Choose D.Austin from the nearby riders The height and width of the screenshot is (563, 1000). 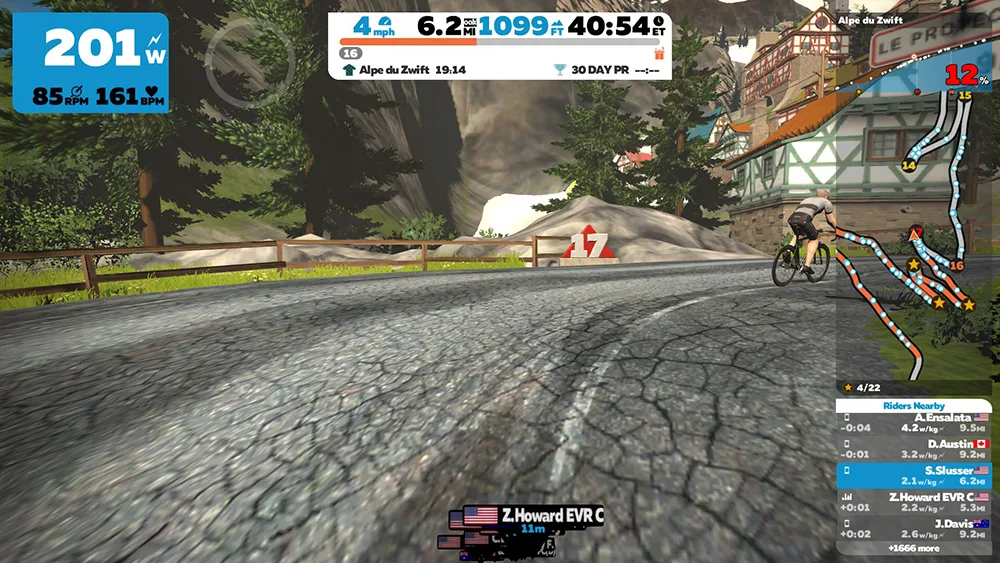pos(915,448)
